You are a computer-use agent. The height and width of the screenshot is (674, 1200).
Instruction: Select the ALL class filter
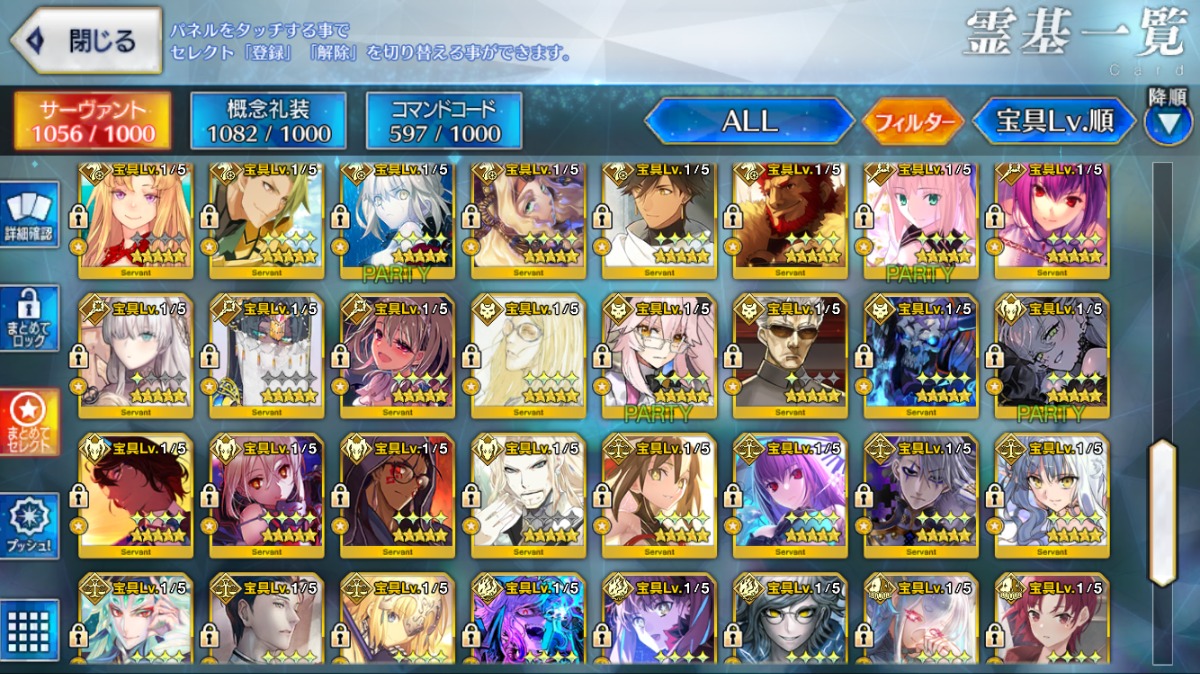pos(749,121)
